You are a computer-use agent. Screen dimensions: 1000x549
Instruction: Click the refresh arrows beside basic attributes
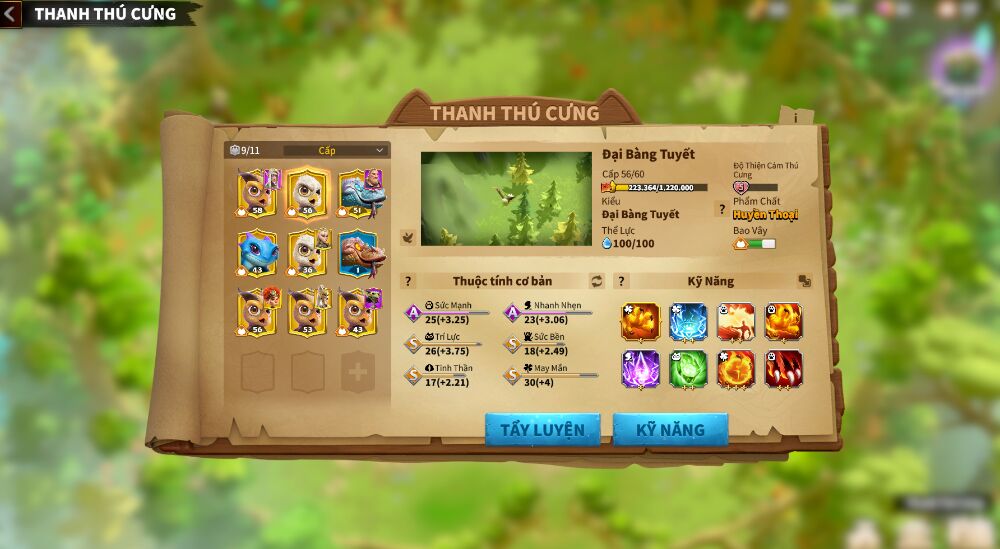pyautogui.click(x=597, y=281)
